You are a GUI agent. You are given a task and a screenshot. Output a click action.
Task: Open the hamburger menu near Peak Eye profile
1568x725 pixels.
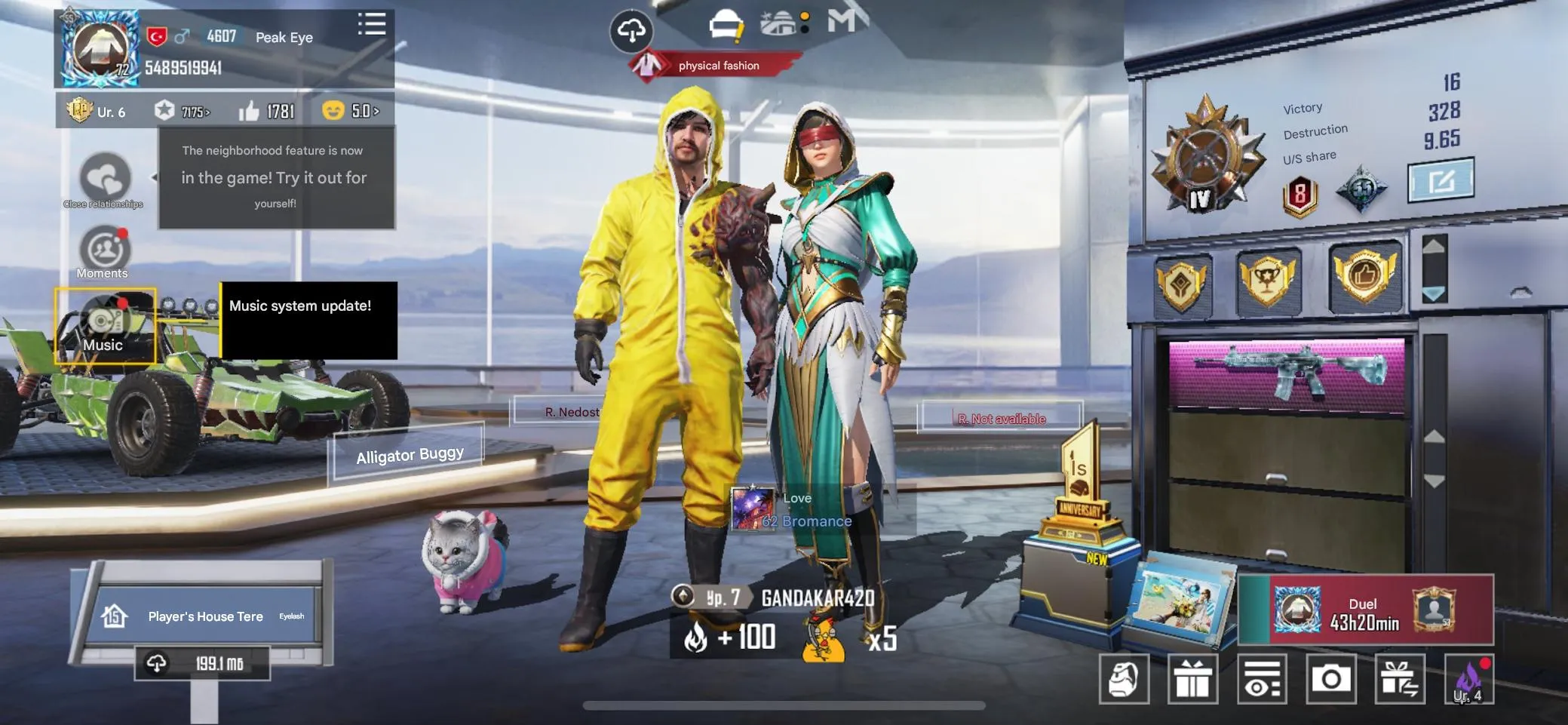[x=372, y=25]
